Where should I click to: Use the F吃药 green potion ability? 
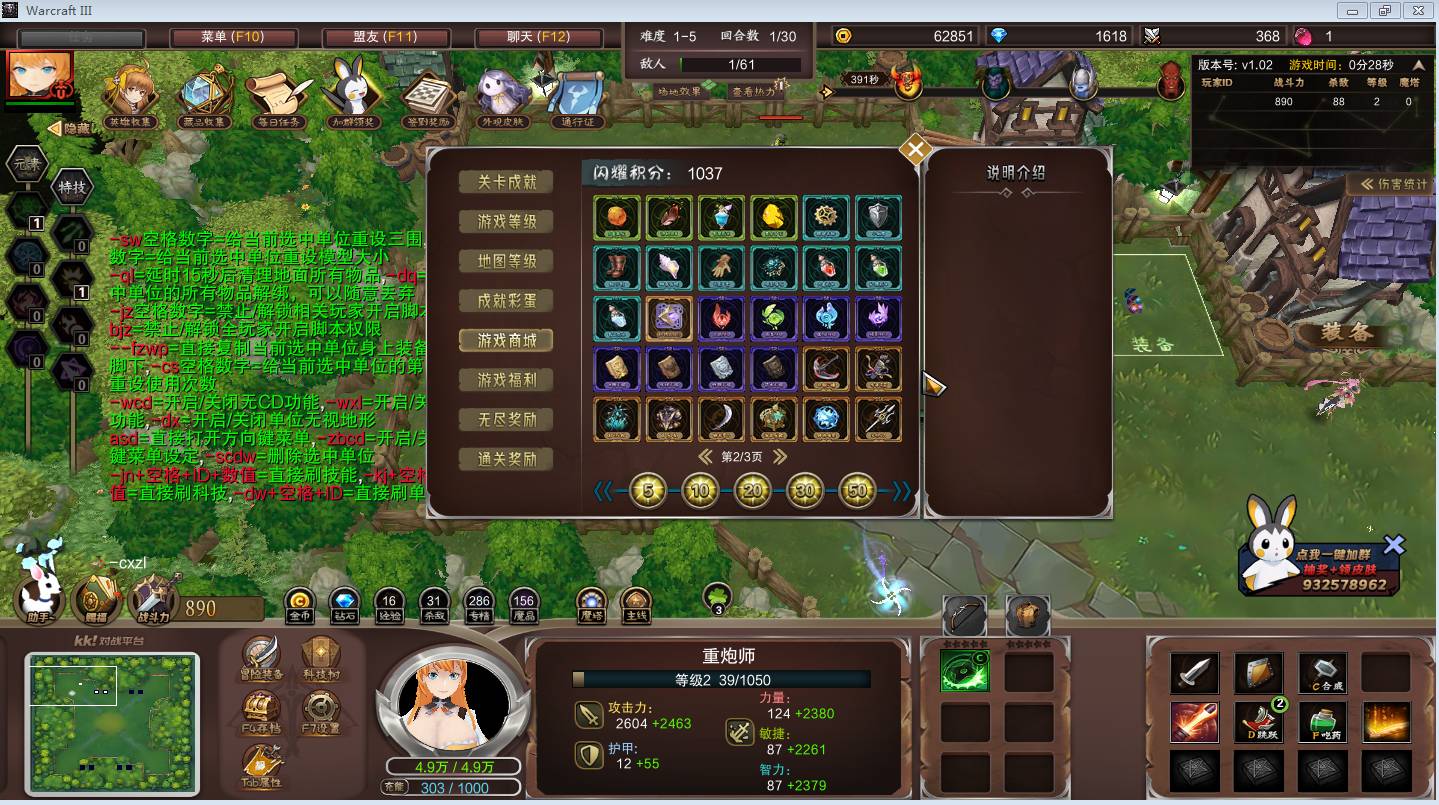tap(1323, 720)
